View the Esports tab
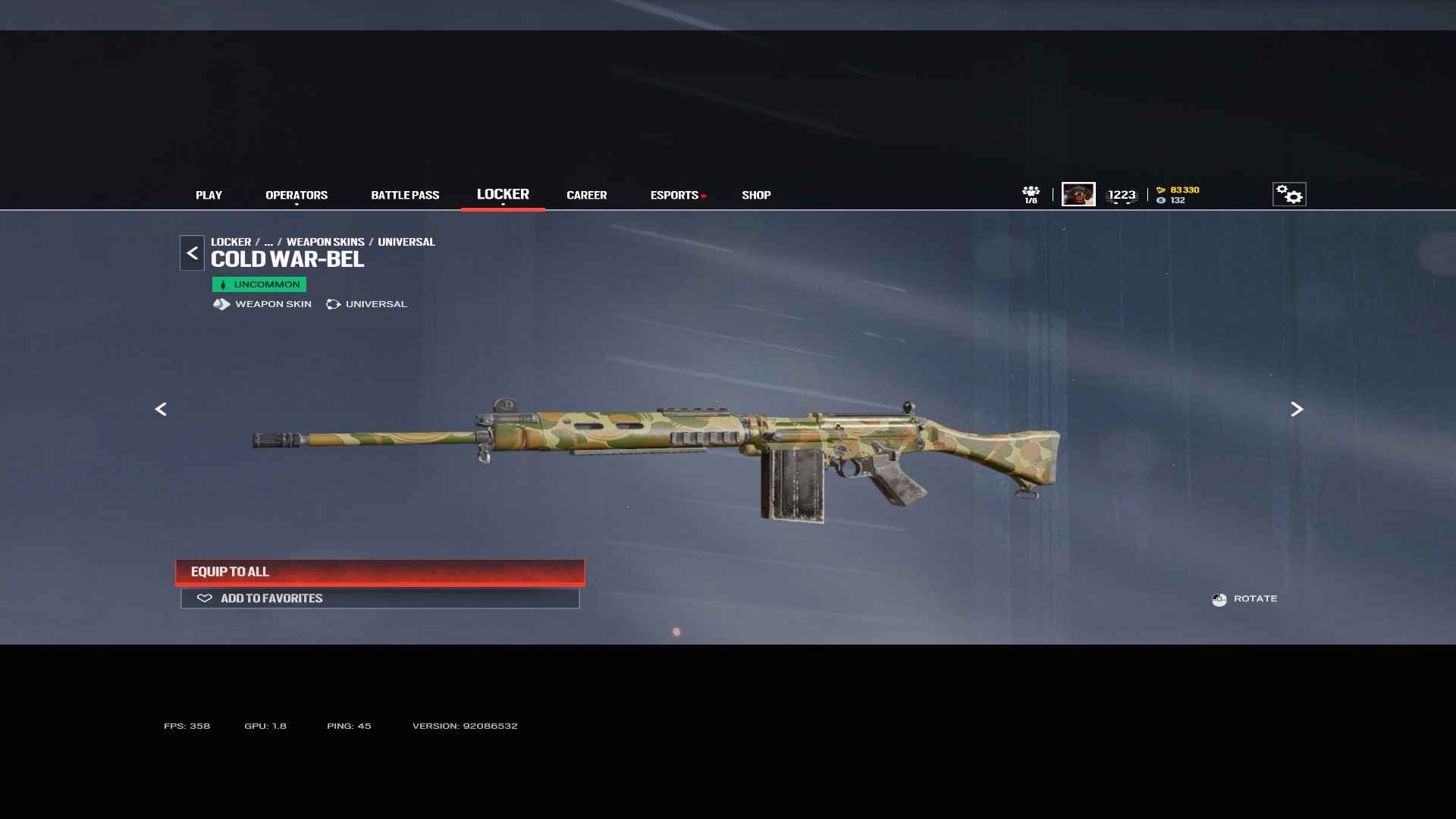1456x819 pixels. pos(674,195)
